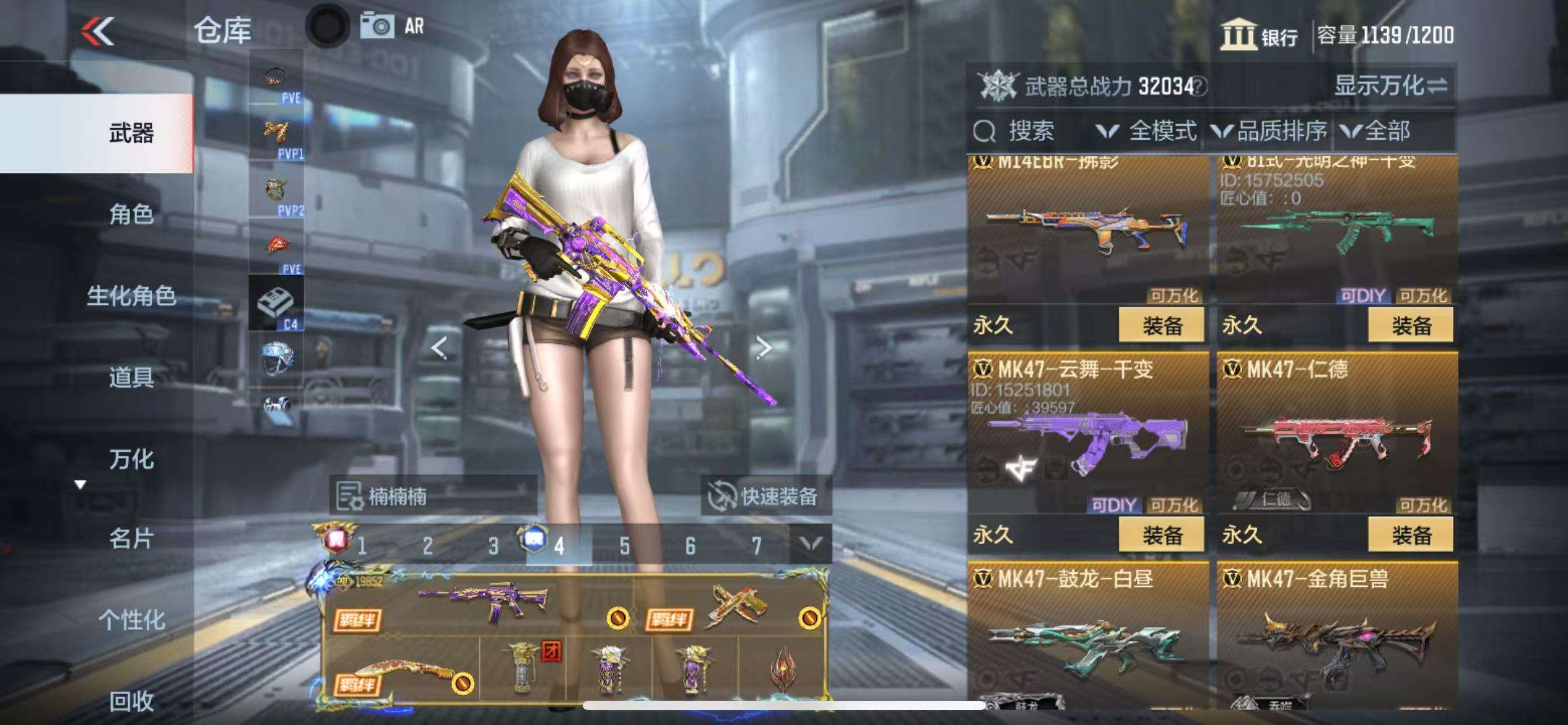Click the 搜索 weapon search field

click(x=1031, y=131)
